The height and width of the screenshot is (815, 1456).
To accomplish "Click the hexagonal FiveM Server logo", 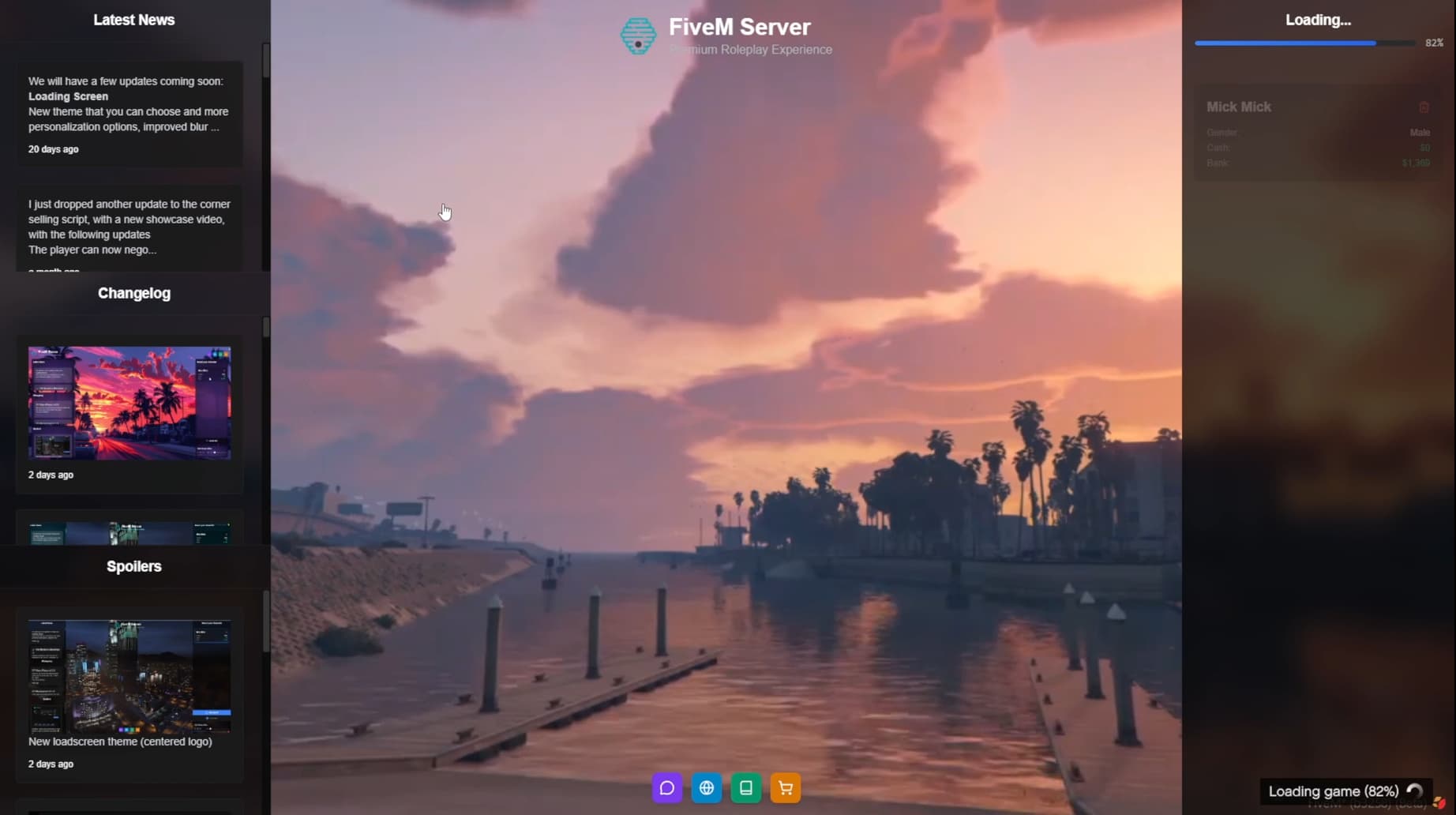I will (638, 36).
